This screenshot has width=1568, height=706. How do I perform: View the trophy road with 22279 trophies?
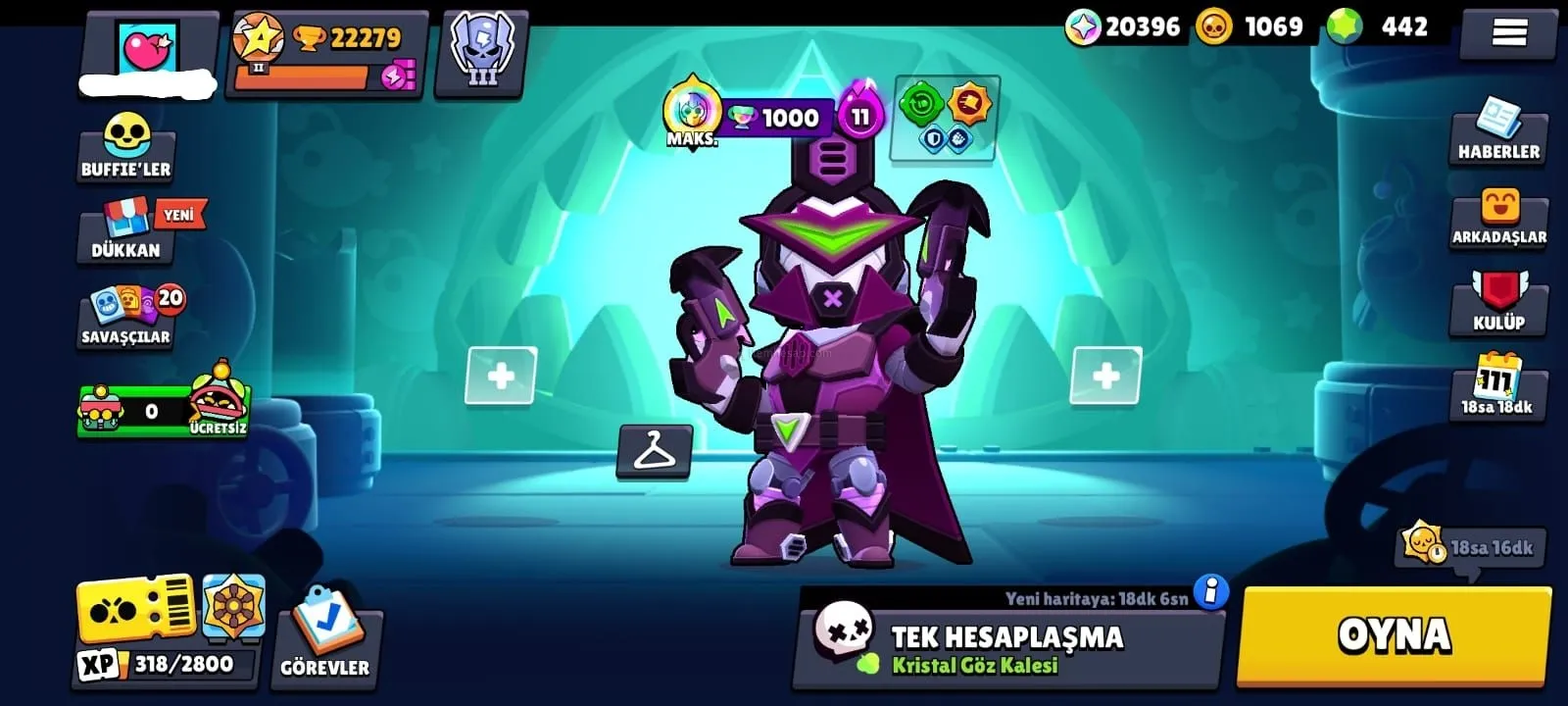(x=328, y=54)
